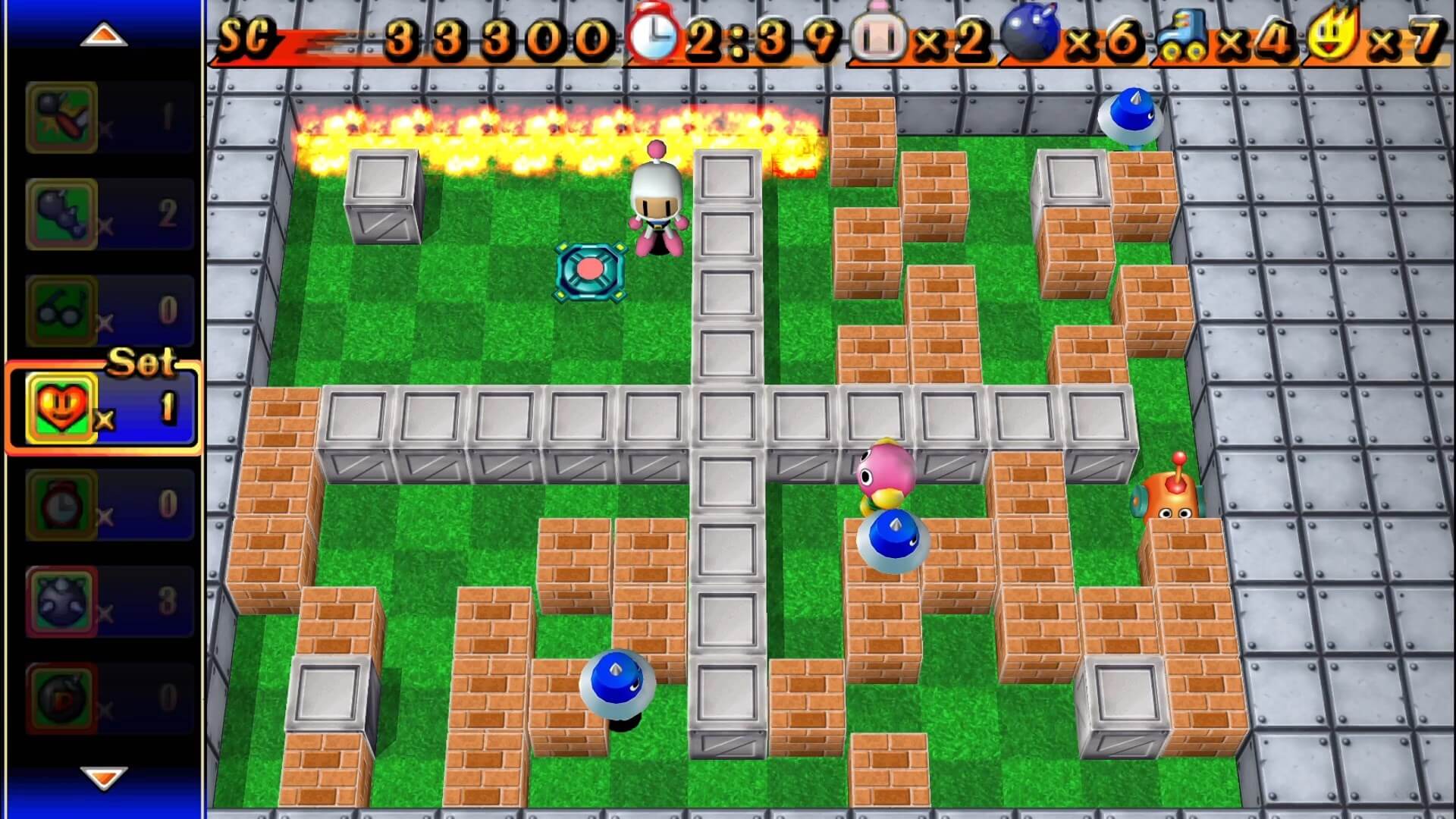Select the bomb kick item showing x2
Viewport: 1456px width, 819px height.
[61, 212]
